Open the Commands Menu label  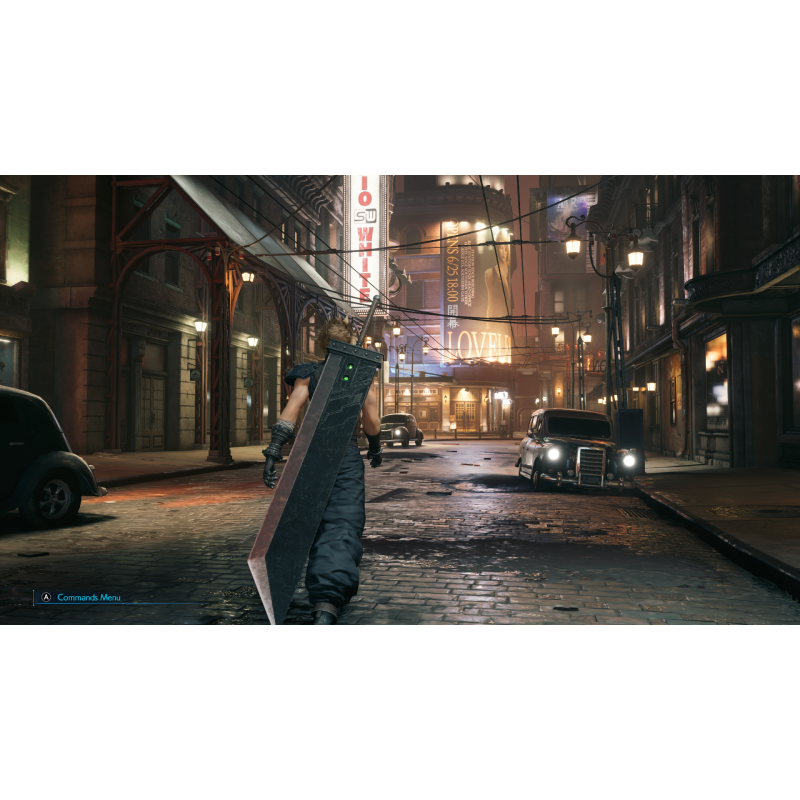point(88,597)
